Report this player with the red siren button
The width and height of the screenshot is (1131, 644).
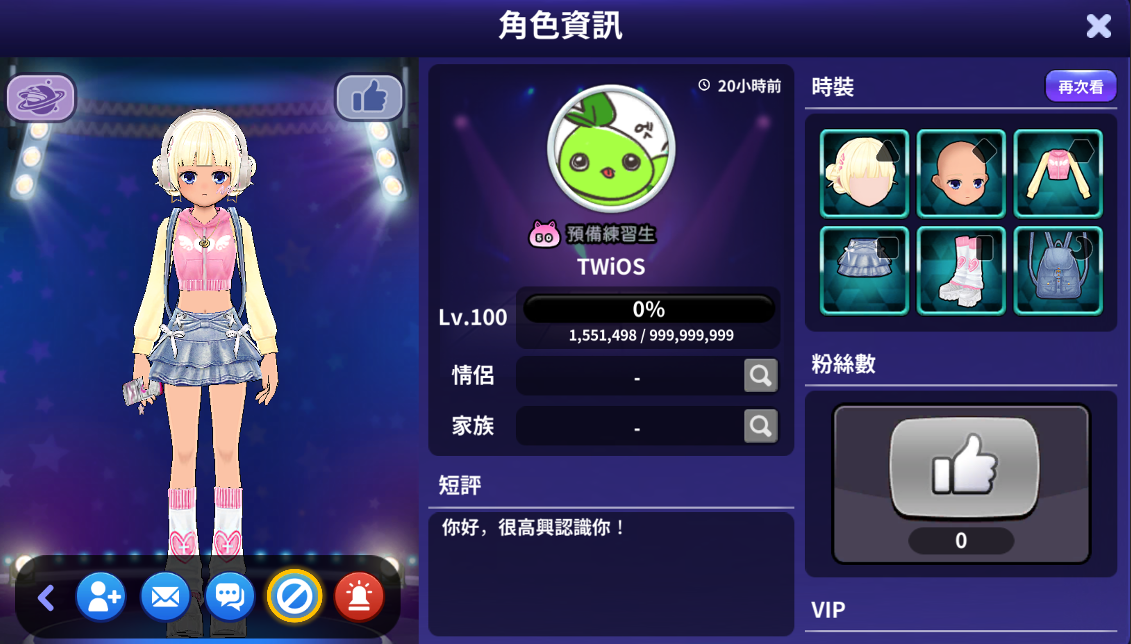click(x=359, y=597)
